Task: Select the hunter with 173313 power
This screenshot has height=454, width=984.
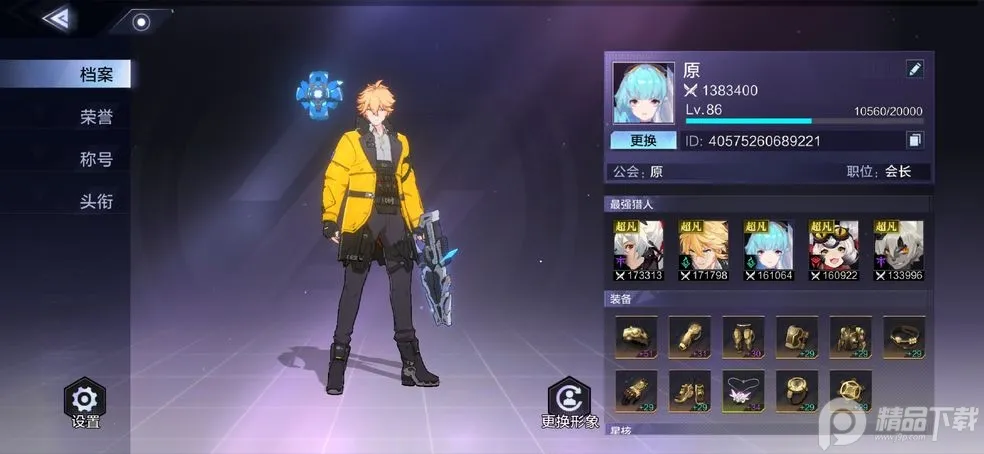Action: coord(637,250)
